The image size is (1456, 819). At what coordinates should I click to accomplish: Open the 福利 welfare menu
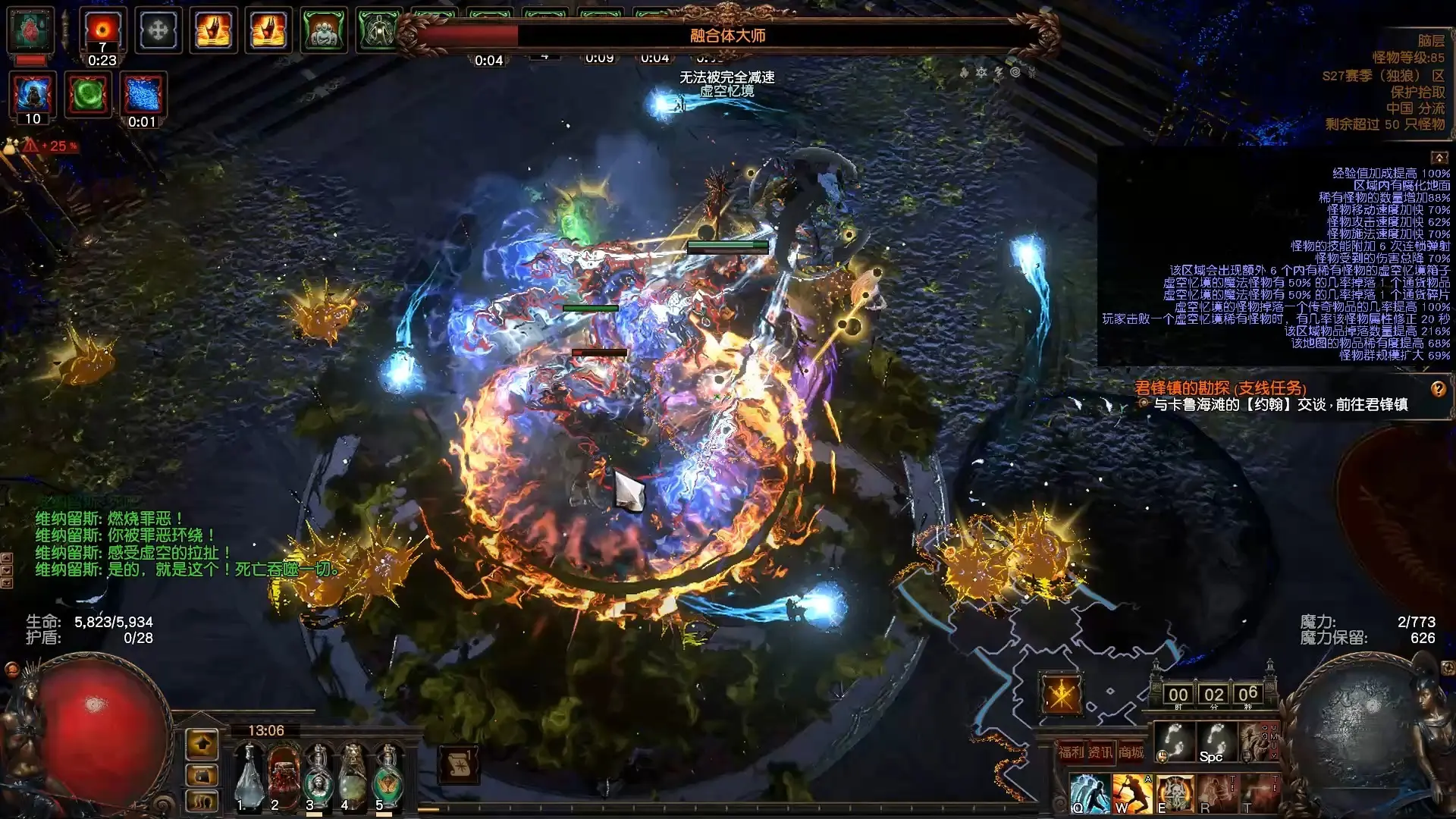[x=1071, y=752]
